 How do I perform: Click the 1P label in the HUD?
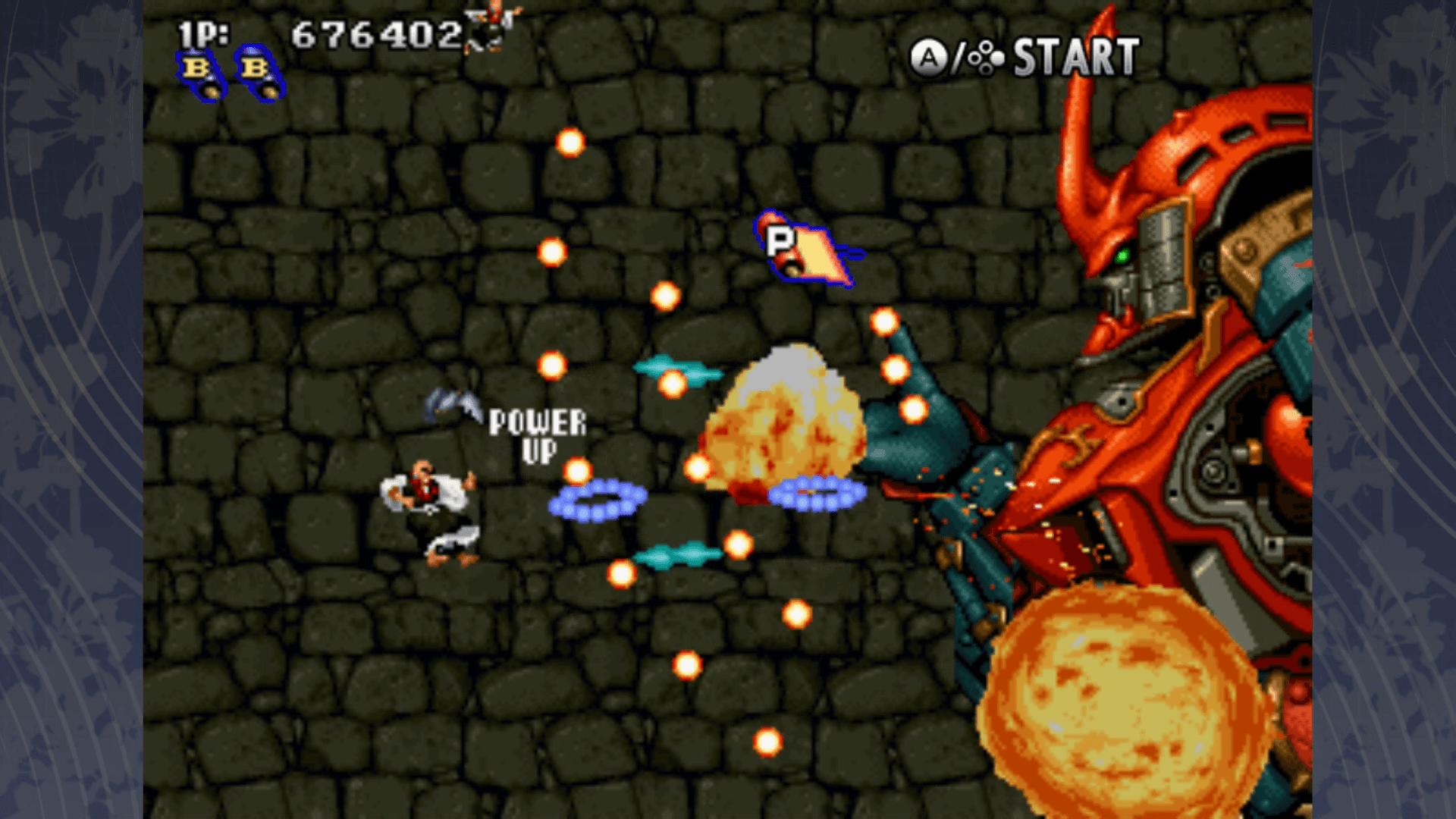coord(200,32)
